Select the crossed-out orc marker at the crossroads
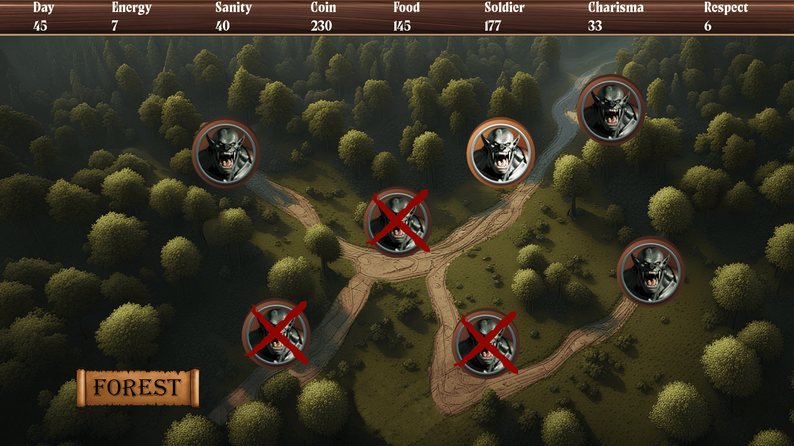The image size is (794, 446). click(397, 222)
